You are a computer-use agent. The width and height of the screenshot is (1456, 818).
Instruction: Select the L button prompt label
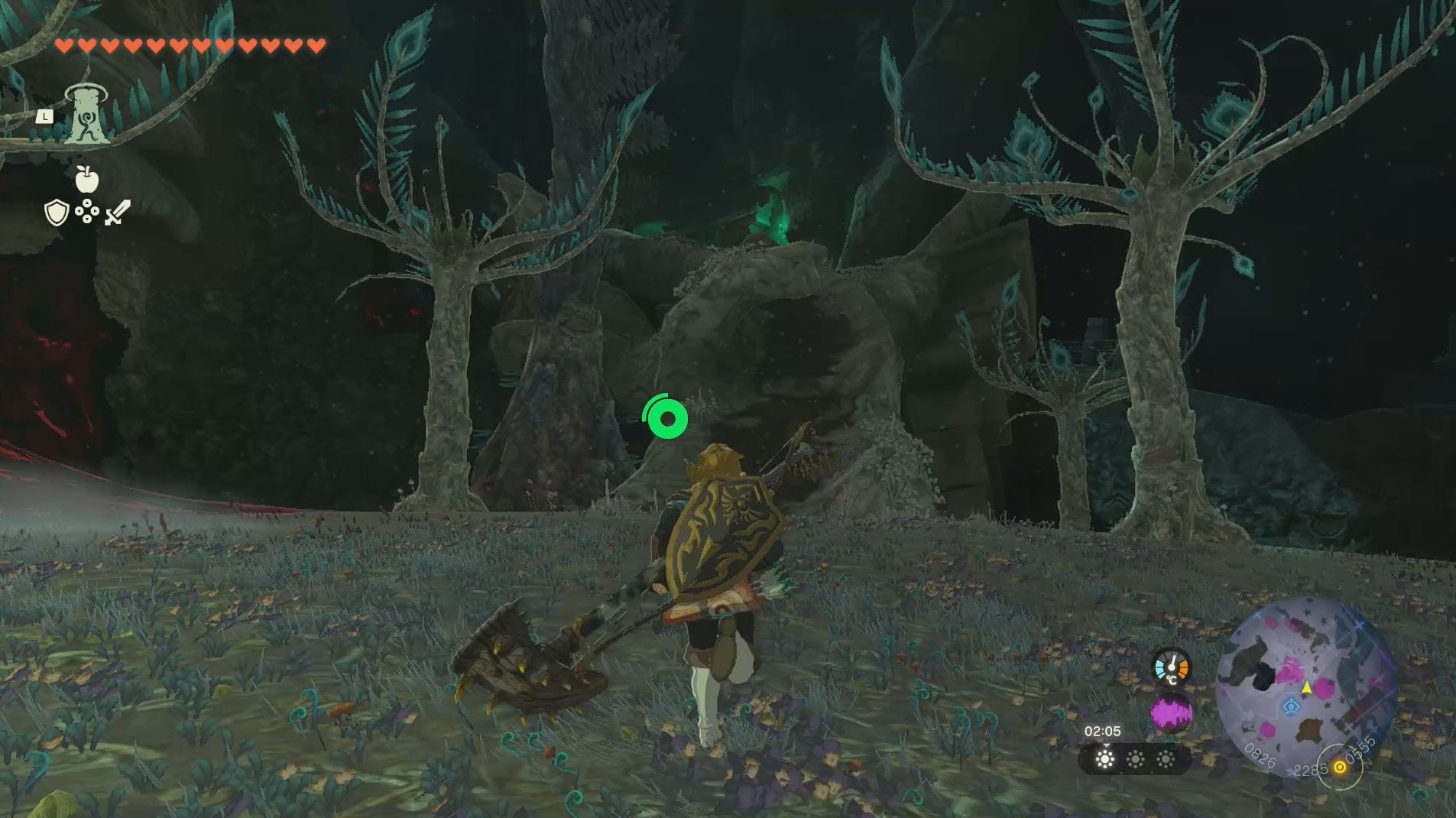click(x=47, y=115)
